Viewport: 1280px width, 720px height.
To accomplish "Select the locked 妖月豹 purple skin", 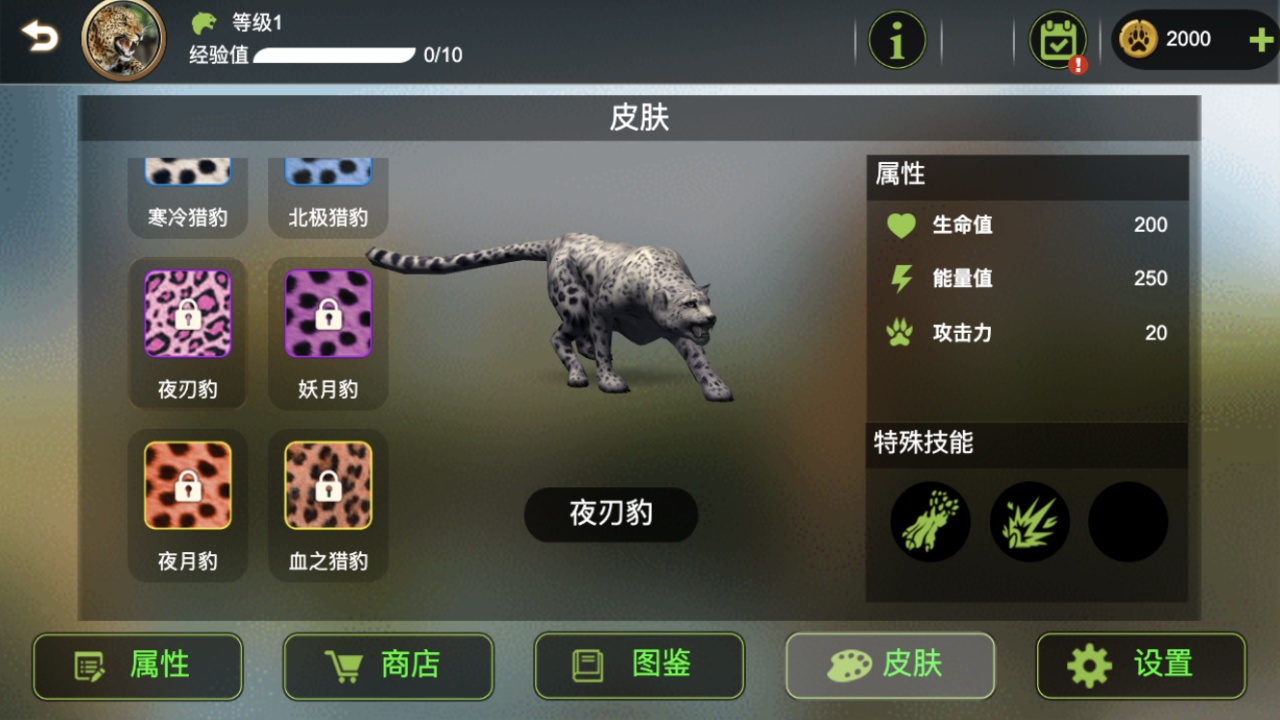I will [x=327, y=313].
